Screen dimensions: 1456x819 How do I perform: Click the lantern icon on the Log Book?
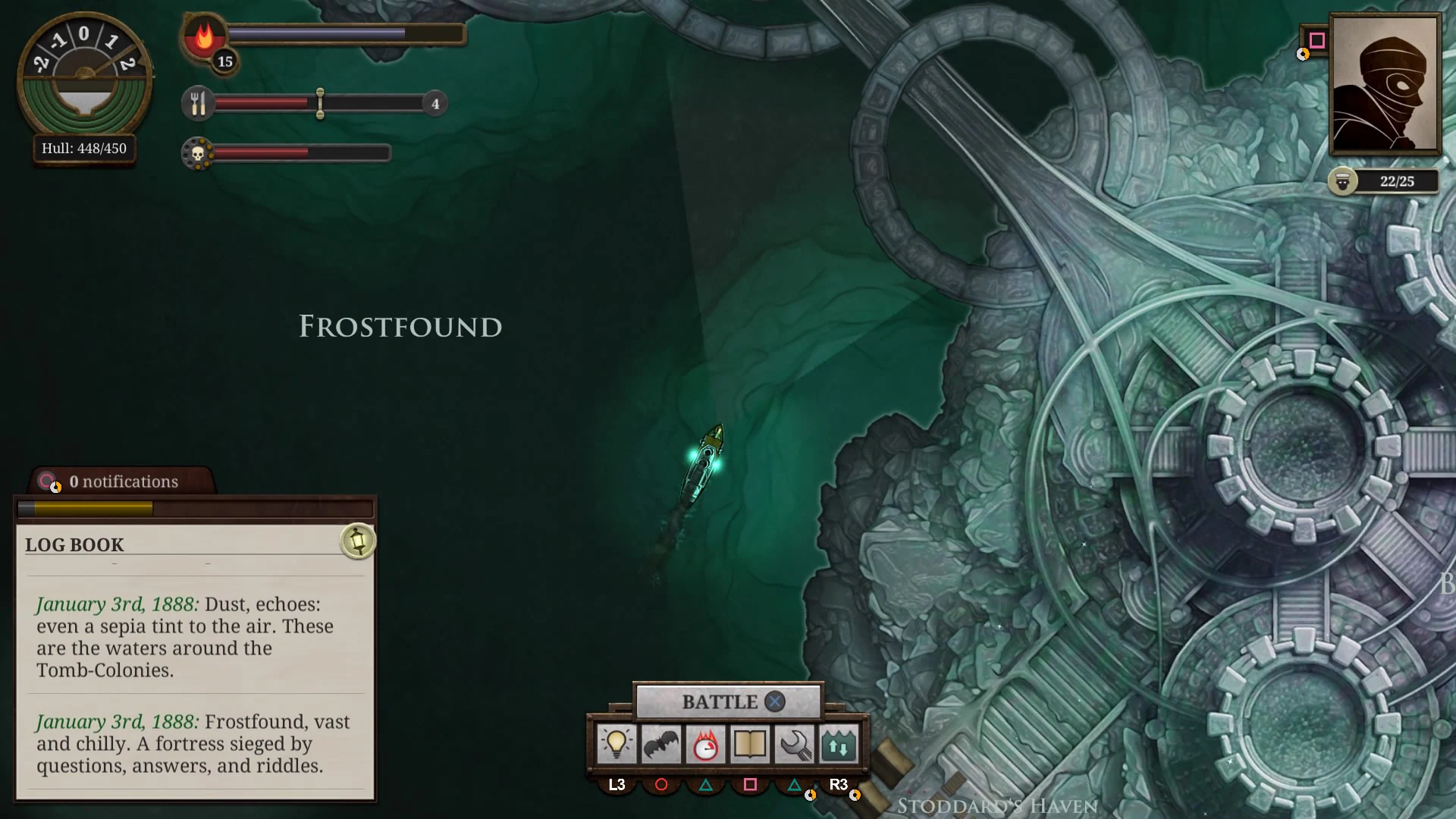[x=357, y=541]
